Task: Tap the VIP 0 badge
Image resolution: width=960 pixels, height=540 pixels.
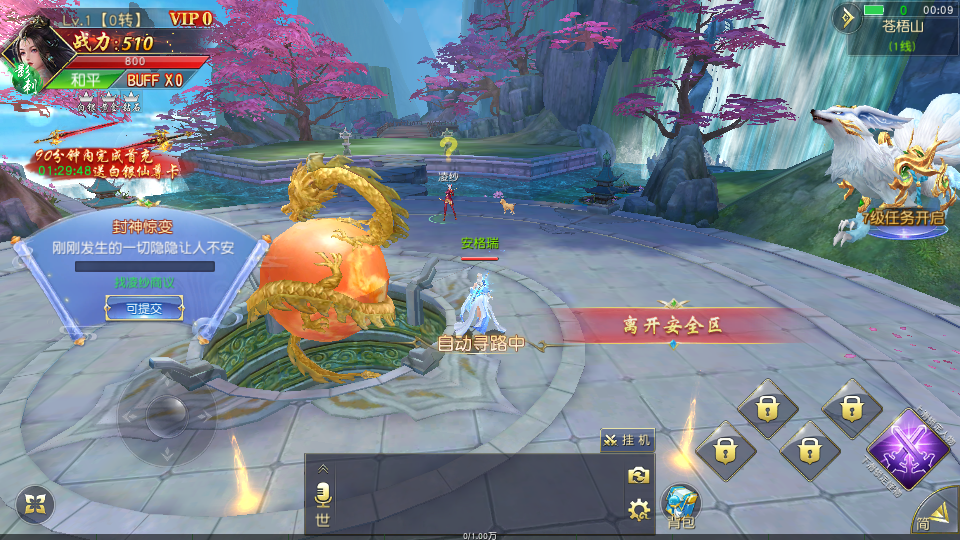Action: (190, 18)
